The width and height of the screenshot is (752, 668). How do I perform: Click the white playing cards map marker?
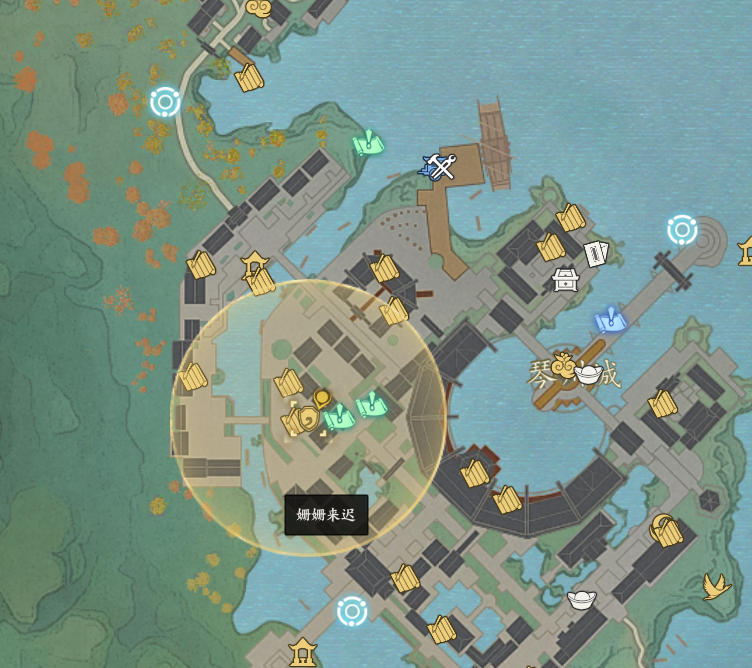pos(596,254)
